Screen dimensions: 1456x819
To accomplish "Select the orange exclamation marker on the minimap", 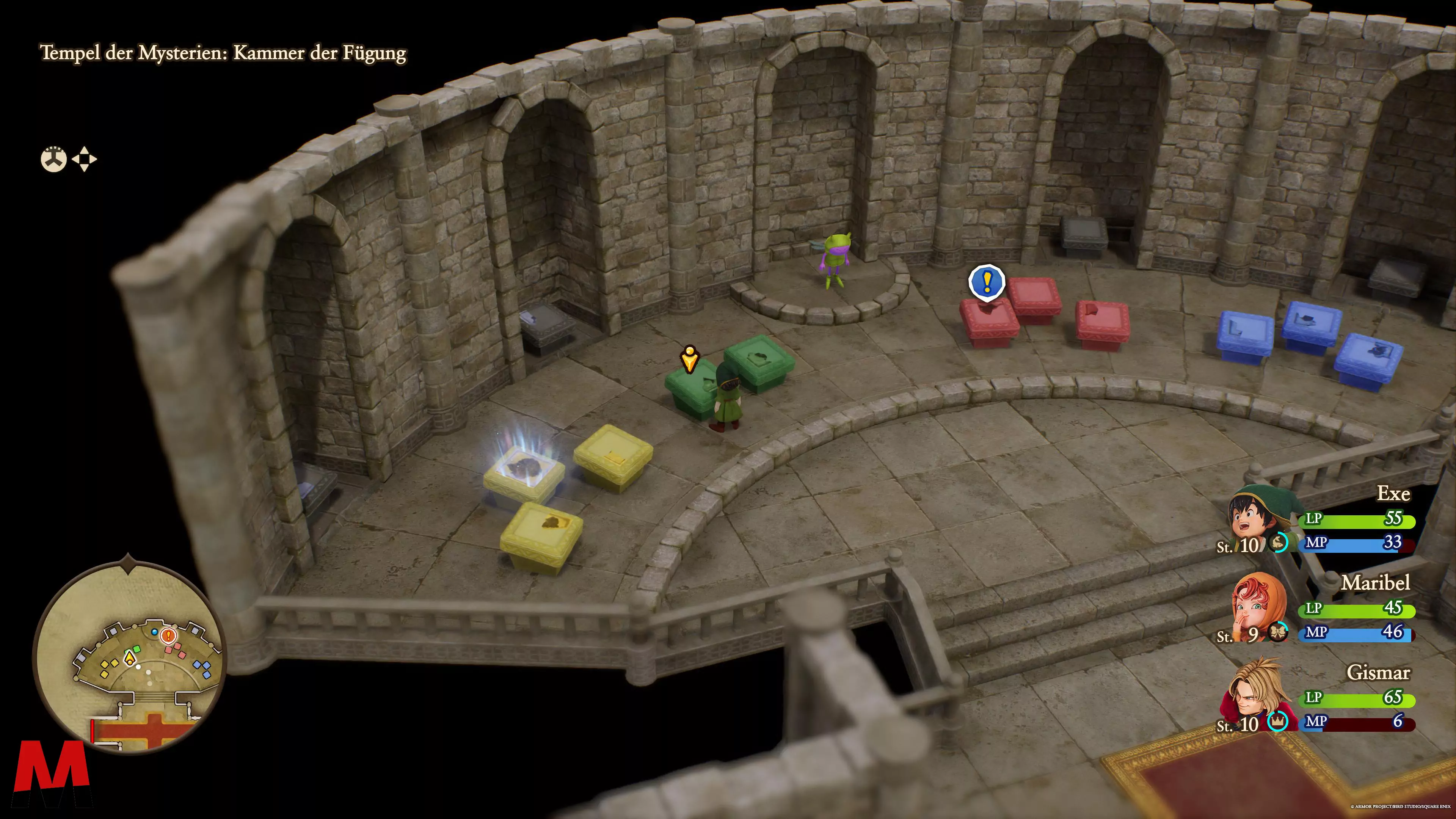I will coord(168,636).
